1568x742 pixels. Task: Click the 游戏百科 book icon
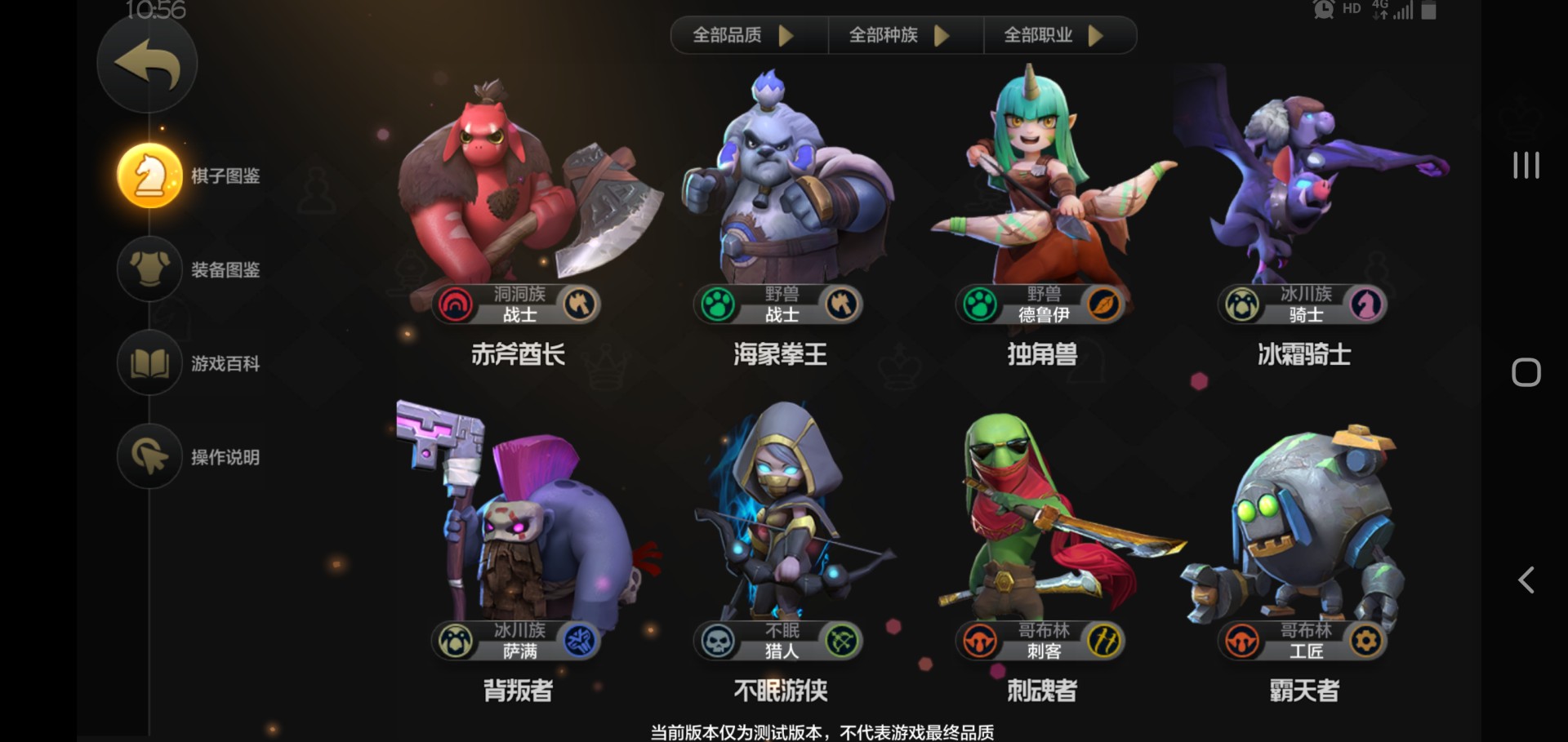click(149, 364)
